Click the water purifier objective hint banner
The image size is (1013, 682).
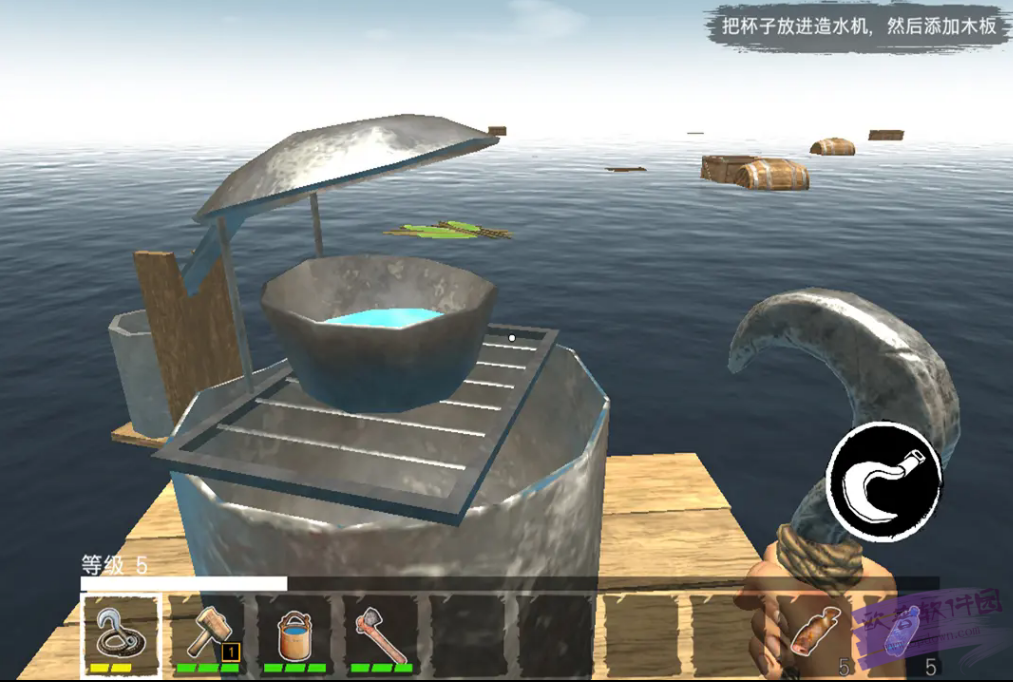(857, 26)
